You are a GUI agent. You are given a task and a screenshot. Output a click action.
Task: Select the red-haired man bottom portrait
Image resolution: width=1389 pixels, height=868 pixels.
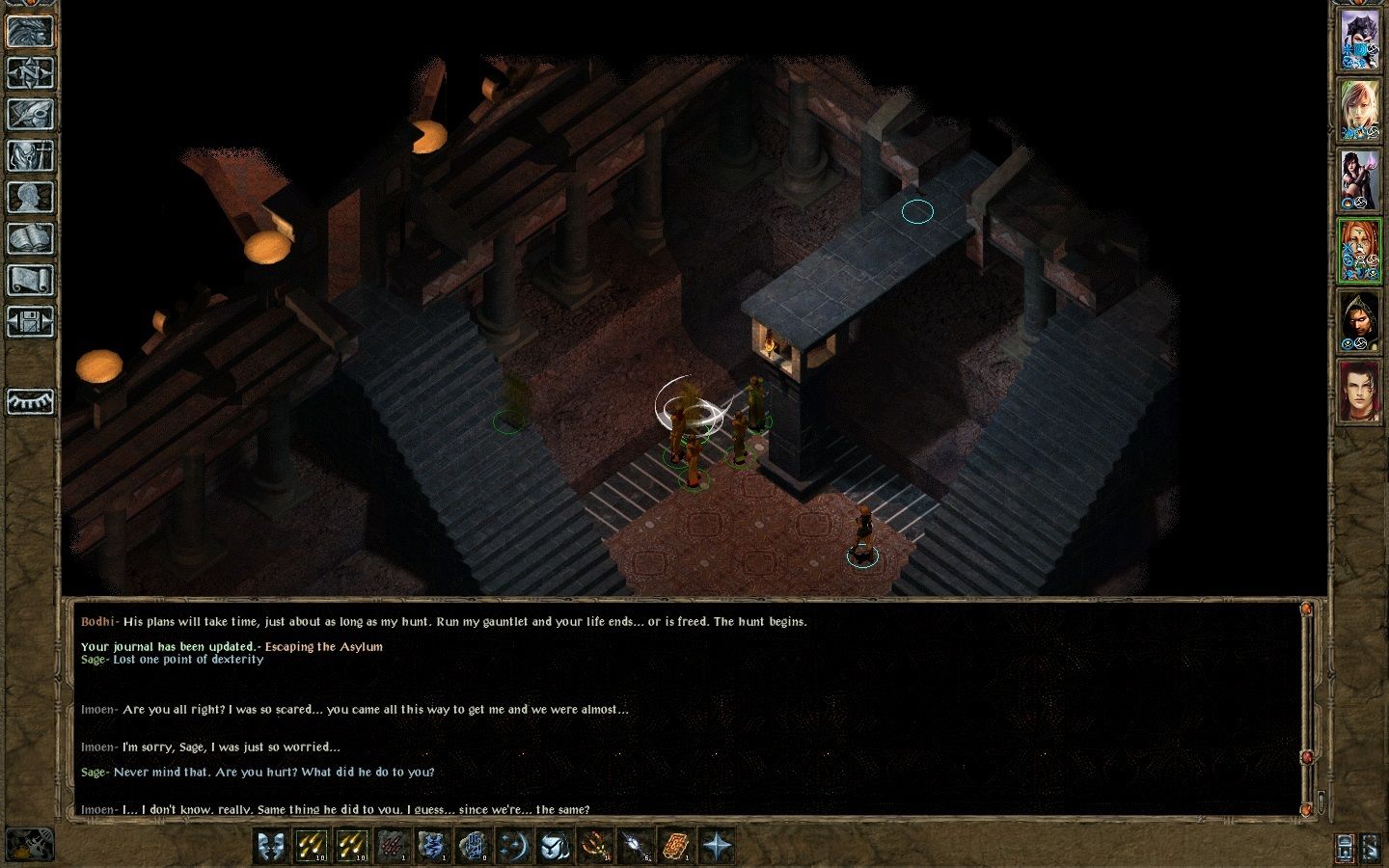point(1359,392)
